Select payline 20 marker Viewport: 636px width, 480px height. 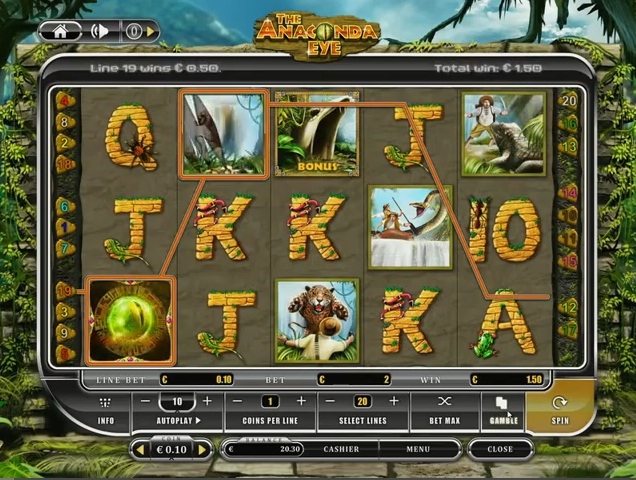570,99
